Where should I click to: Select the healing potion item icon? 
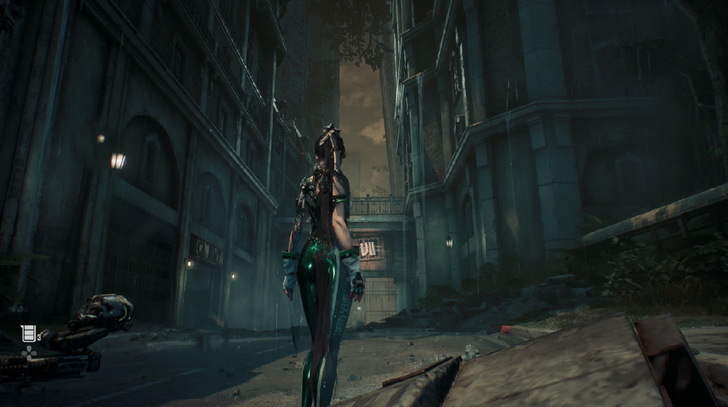pyautogui.click(x=28, y=333)
